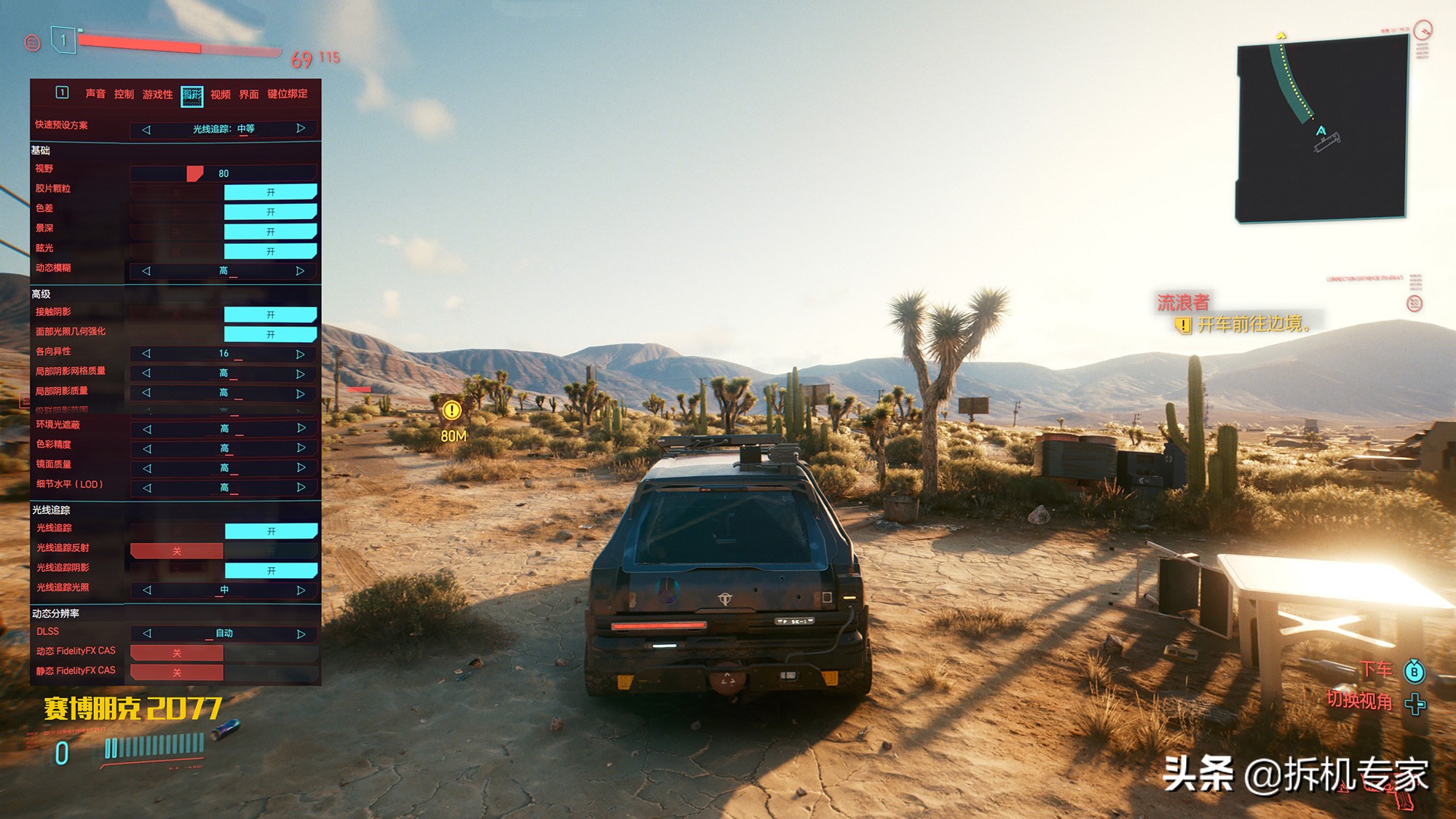Adjust the 视野 field of view slider
This screenshot has height=819, width=1456.
[x=195, y=173]
